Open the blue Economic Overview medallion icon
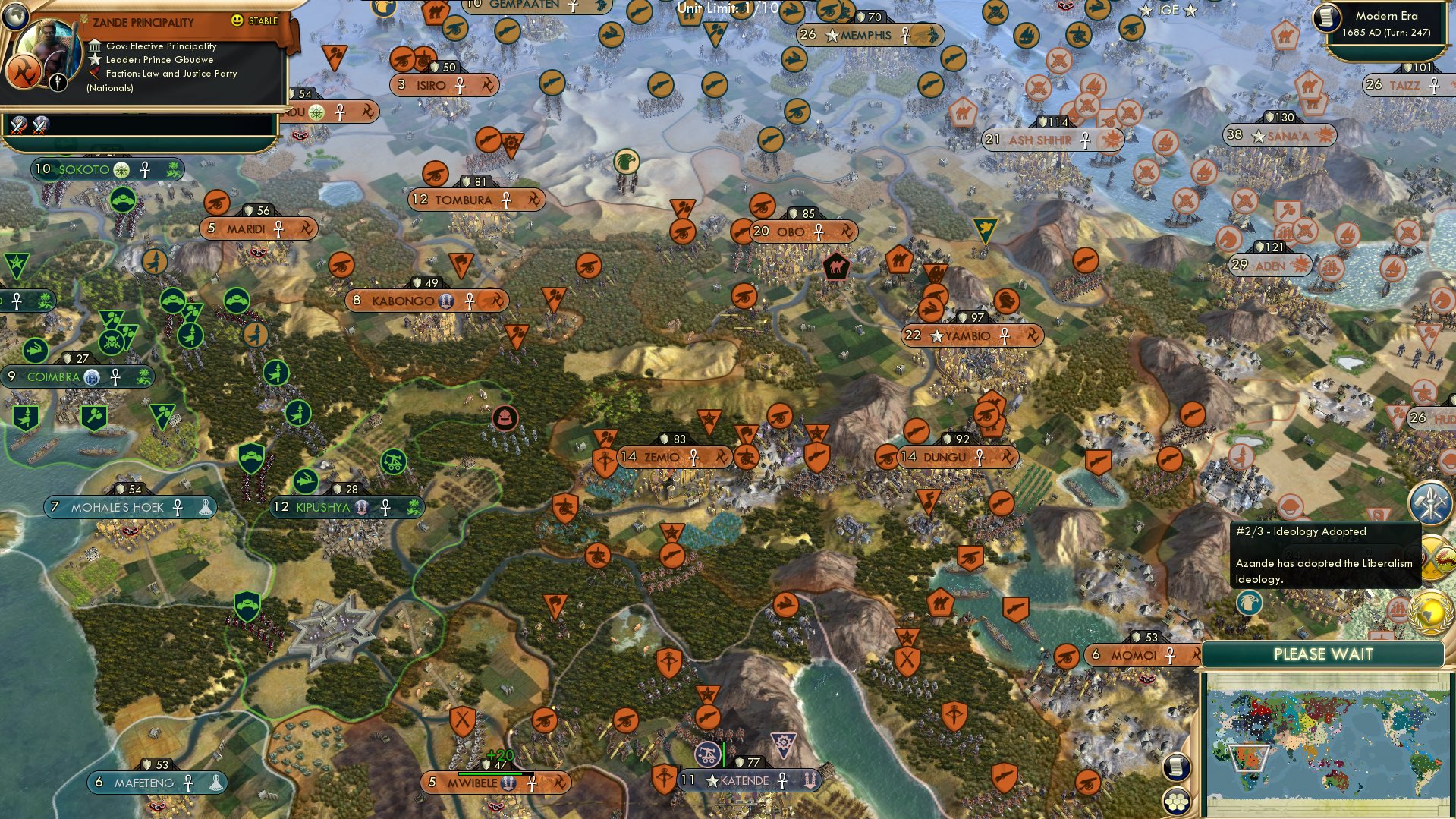 click(x=1431, y=501)
